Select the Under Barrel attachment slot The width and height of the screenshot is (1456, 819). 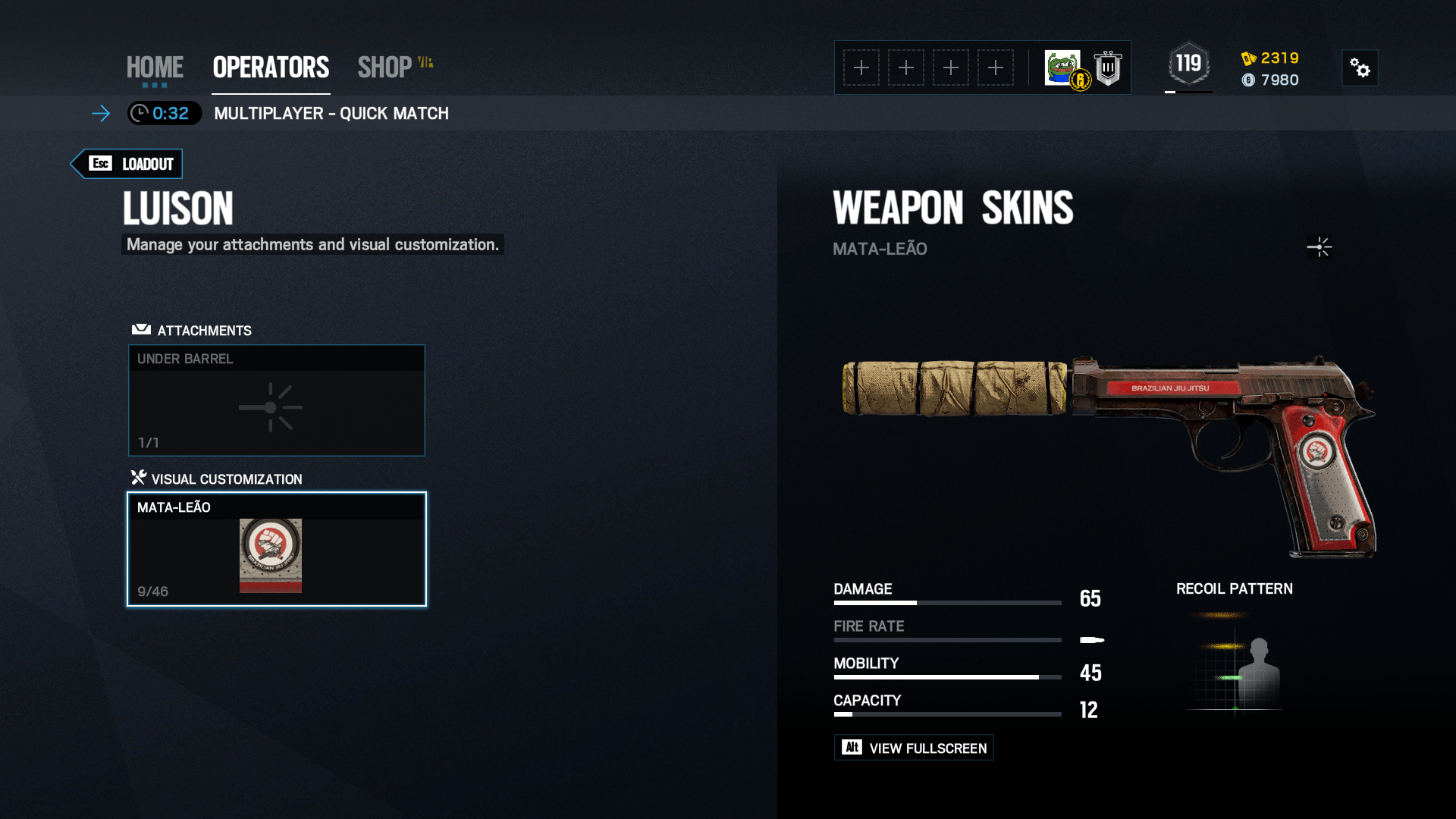(x=277, y=400)
